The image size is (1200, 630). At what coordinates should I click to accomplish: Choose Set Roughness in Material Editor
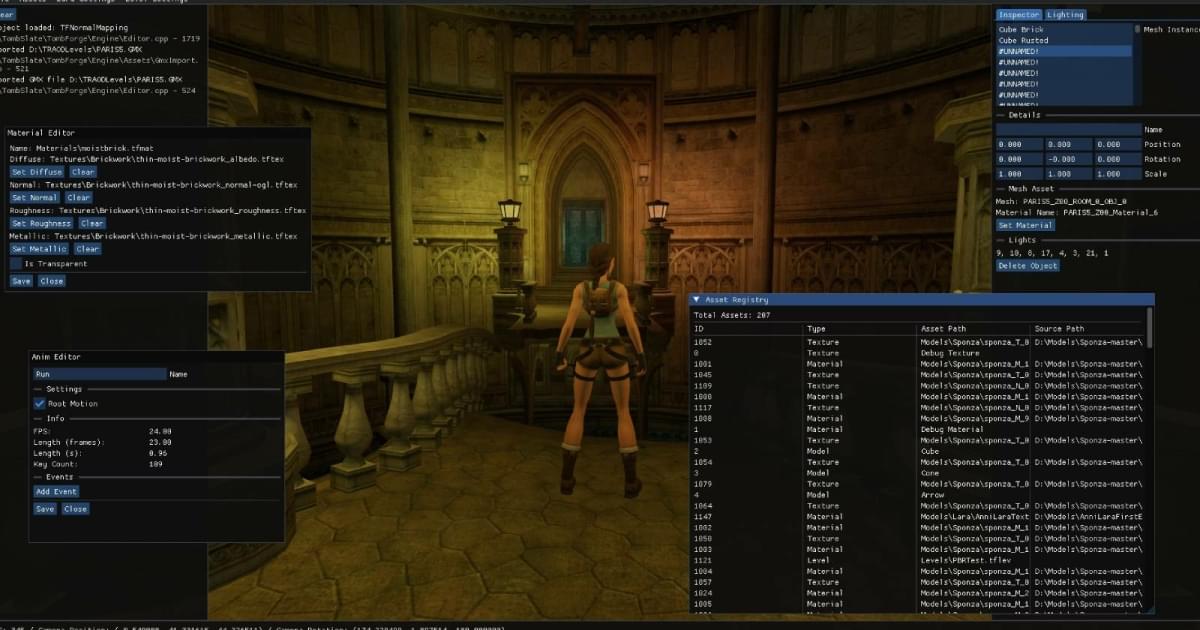pos(40,223)
